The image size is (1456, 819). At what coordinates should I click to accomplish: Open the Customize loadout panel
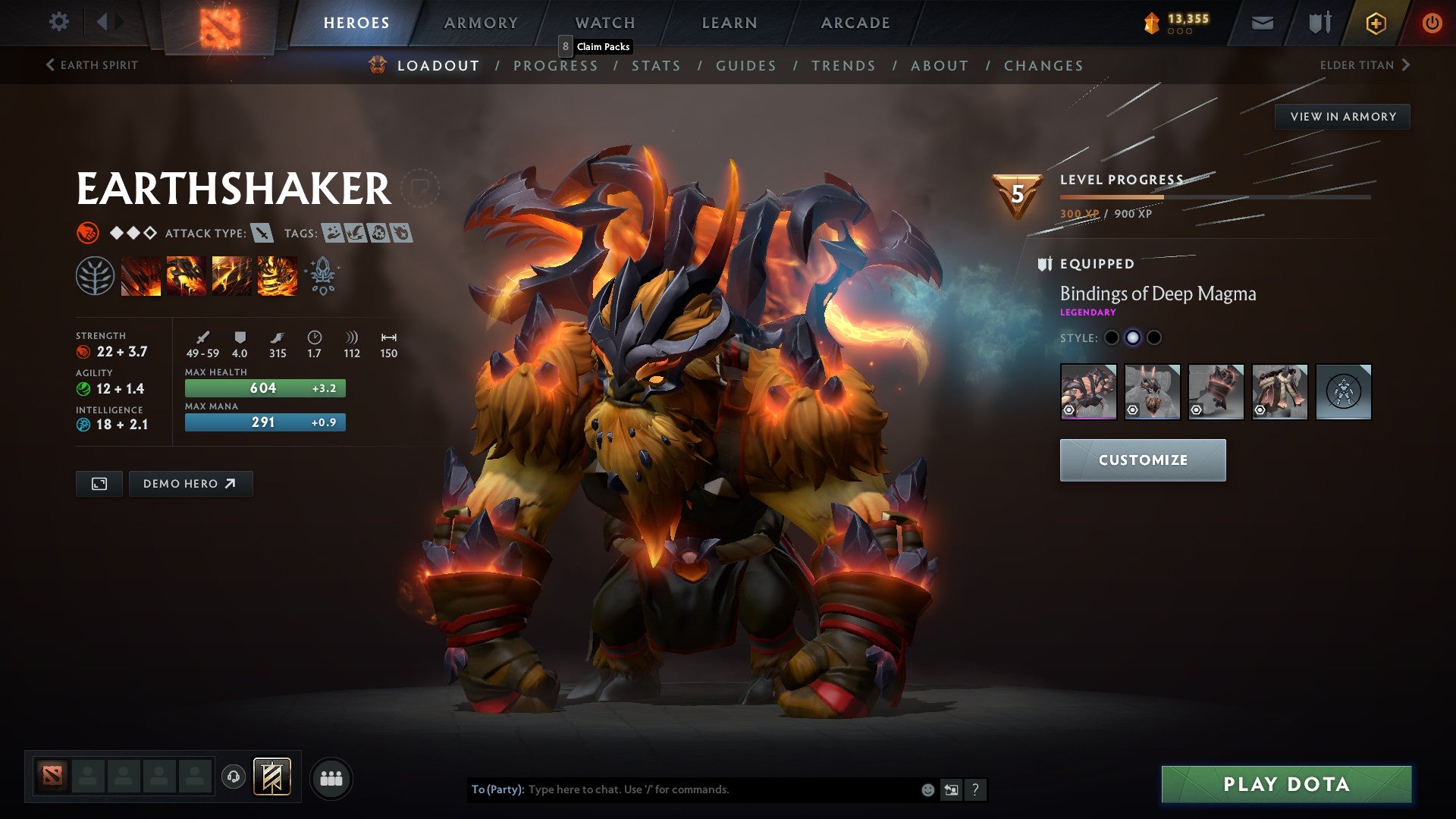(x=1142, y=460)
